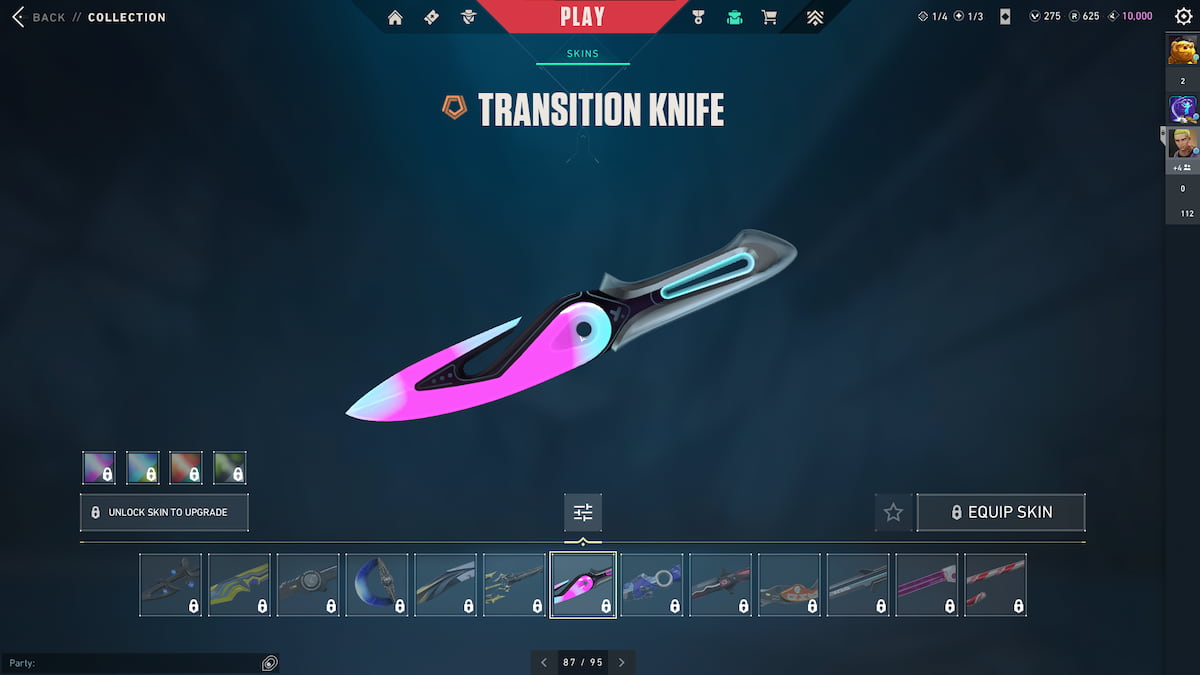Choose the pink-purple variant swatch

tap(99, 468)
